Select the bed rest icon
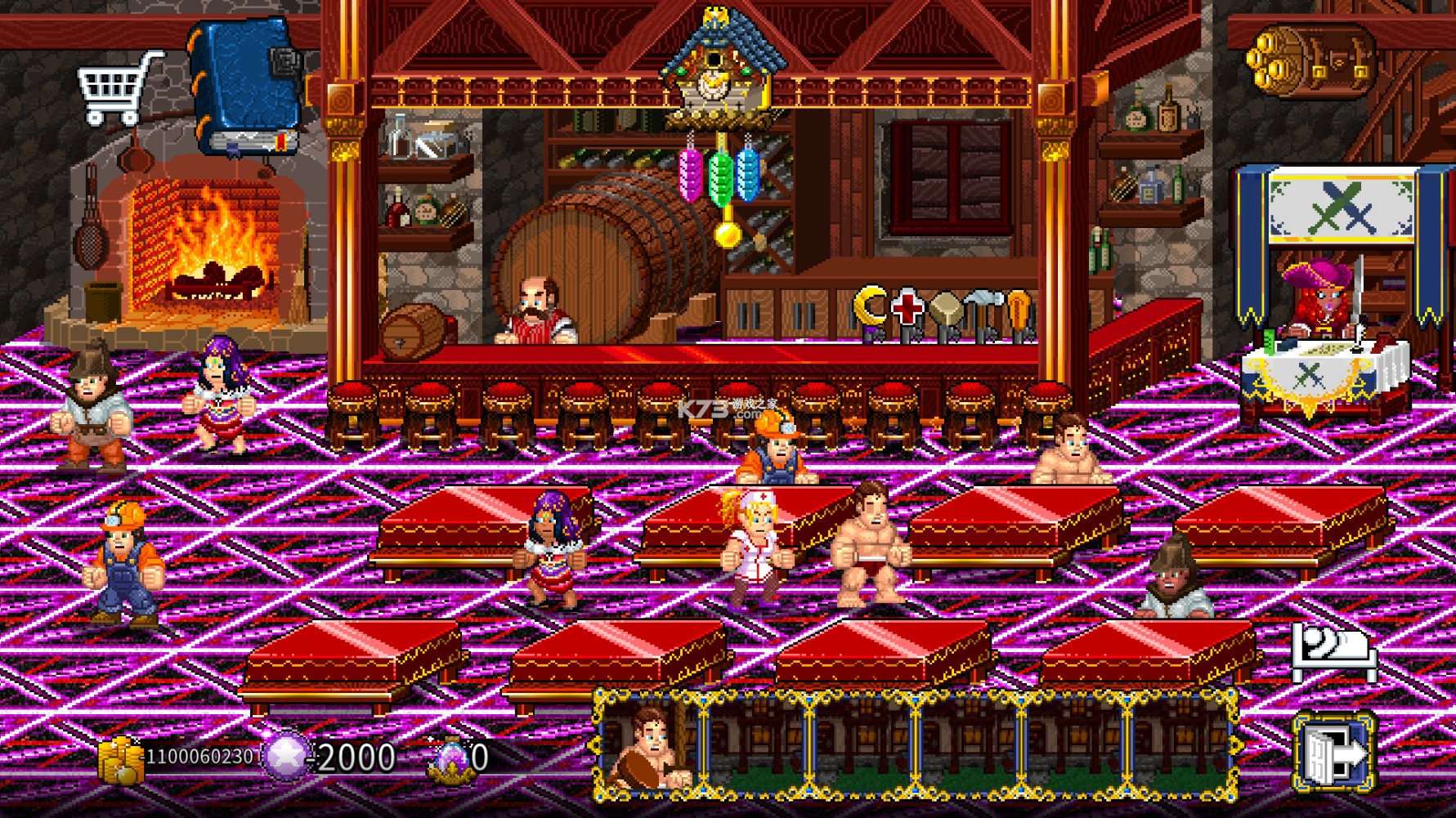Image resolution: width=1456 pixels, height=818 pixels. (x=1333, y=652)
